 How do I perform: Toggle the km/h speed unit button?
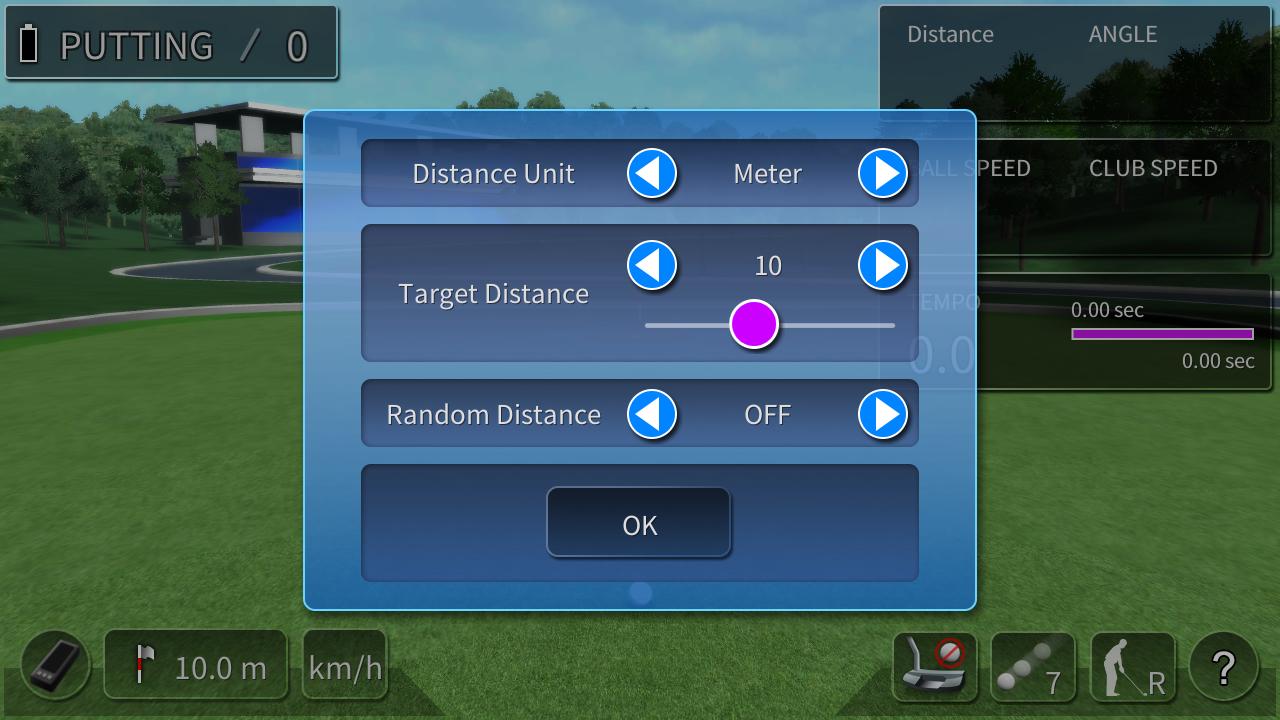pos(345,666)
